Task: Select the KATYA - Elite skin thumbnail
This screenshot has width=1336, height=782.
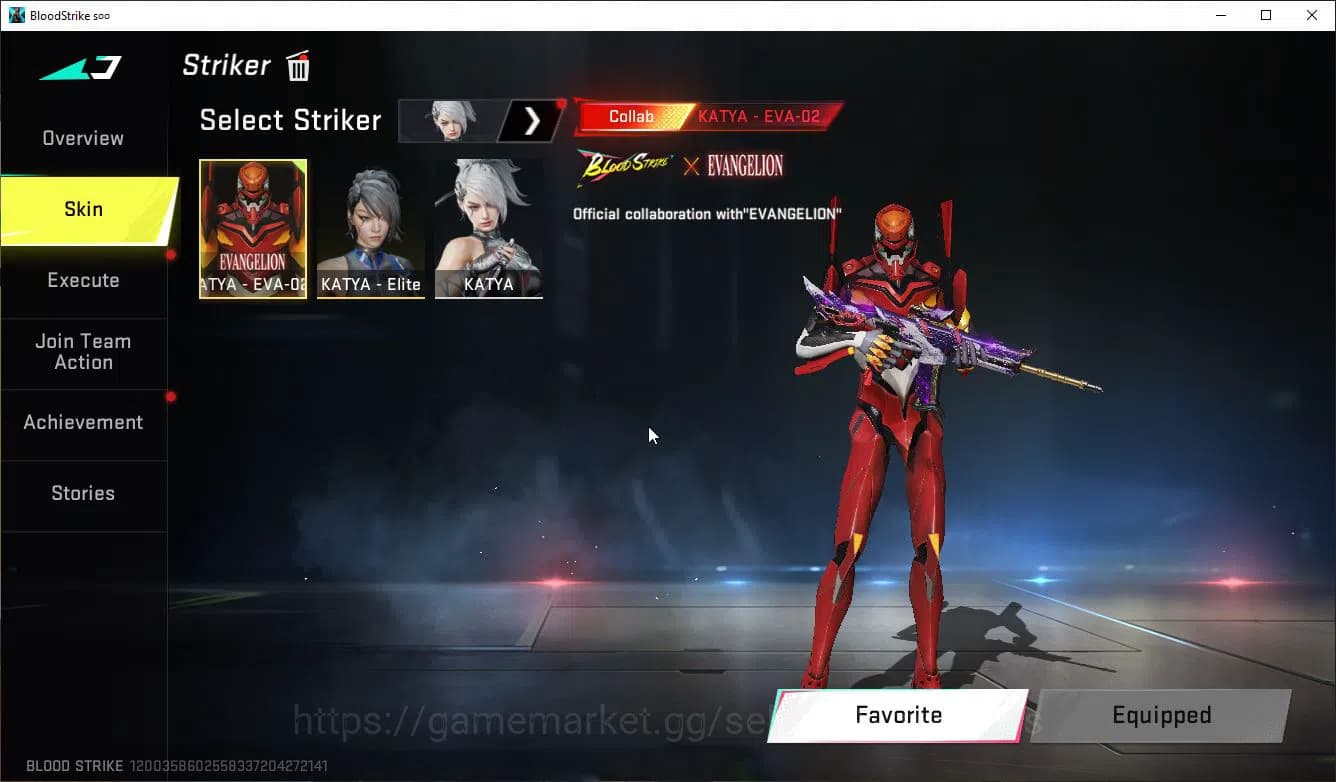Action: pos(370,228)
